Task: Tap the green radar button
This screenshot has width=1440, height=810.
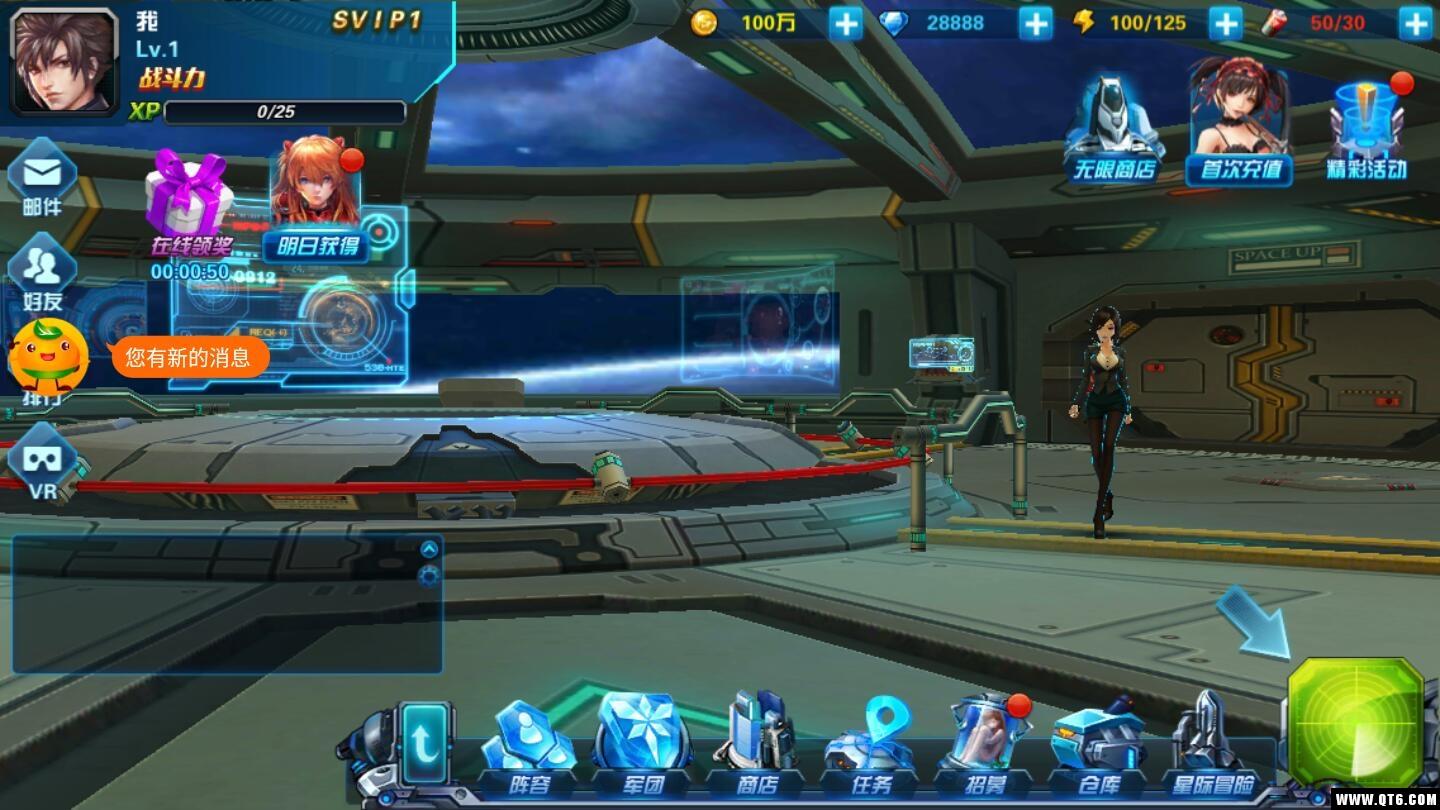Action: pos(1355,722)
